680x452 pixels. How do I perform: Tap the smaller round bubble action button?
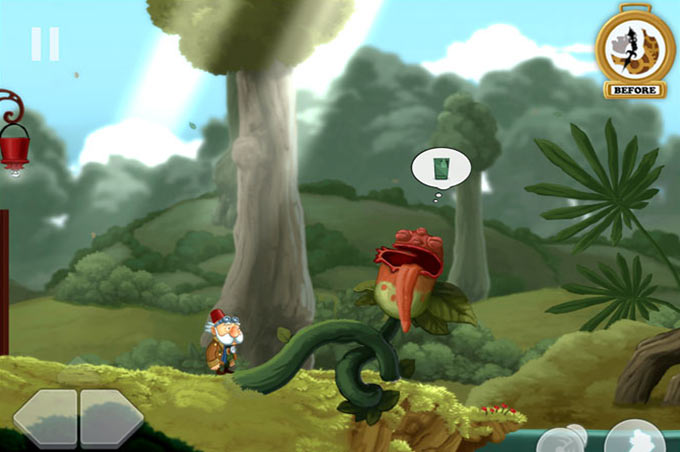pos(561,440)
